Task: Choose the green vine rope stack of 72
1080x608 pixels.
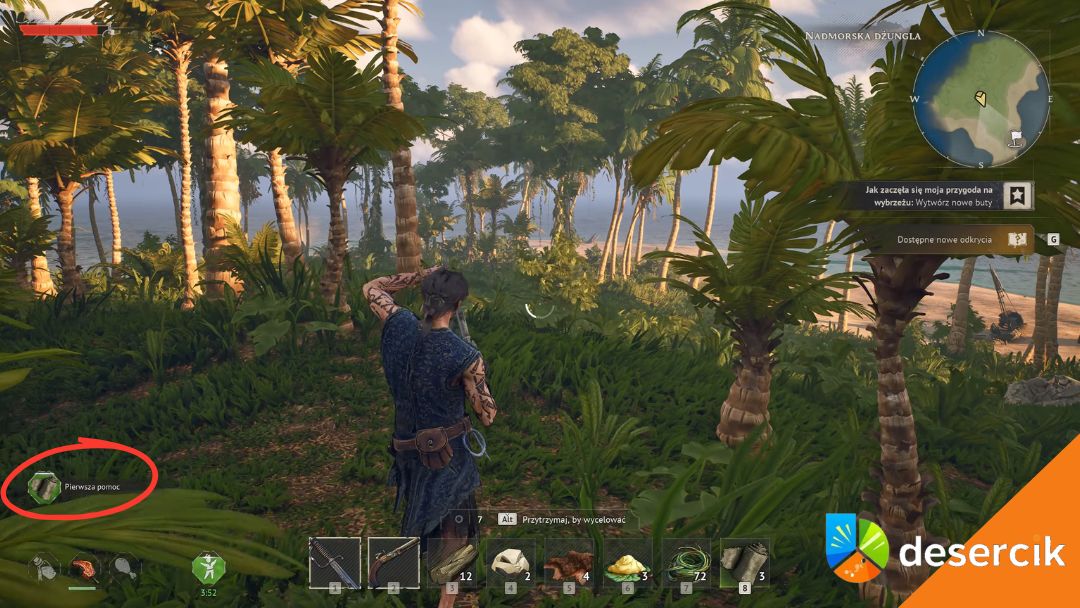Action: (x=686, y=563)
